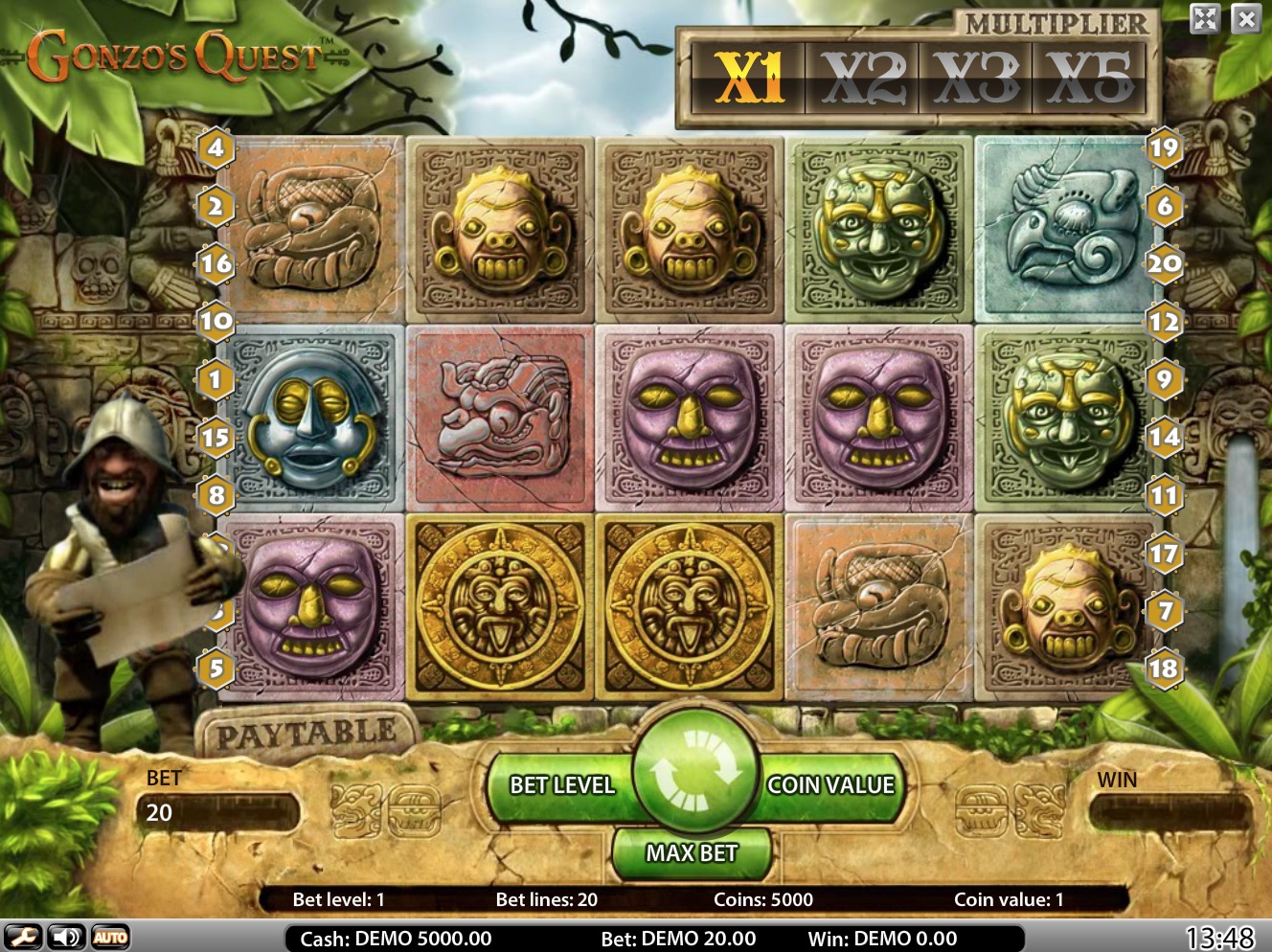Open the Paytable

coord(307,736)
